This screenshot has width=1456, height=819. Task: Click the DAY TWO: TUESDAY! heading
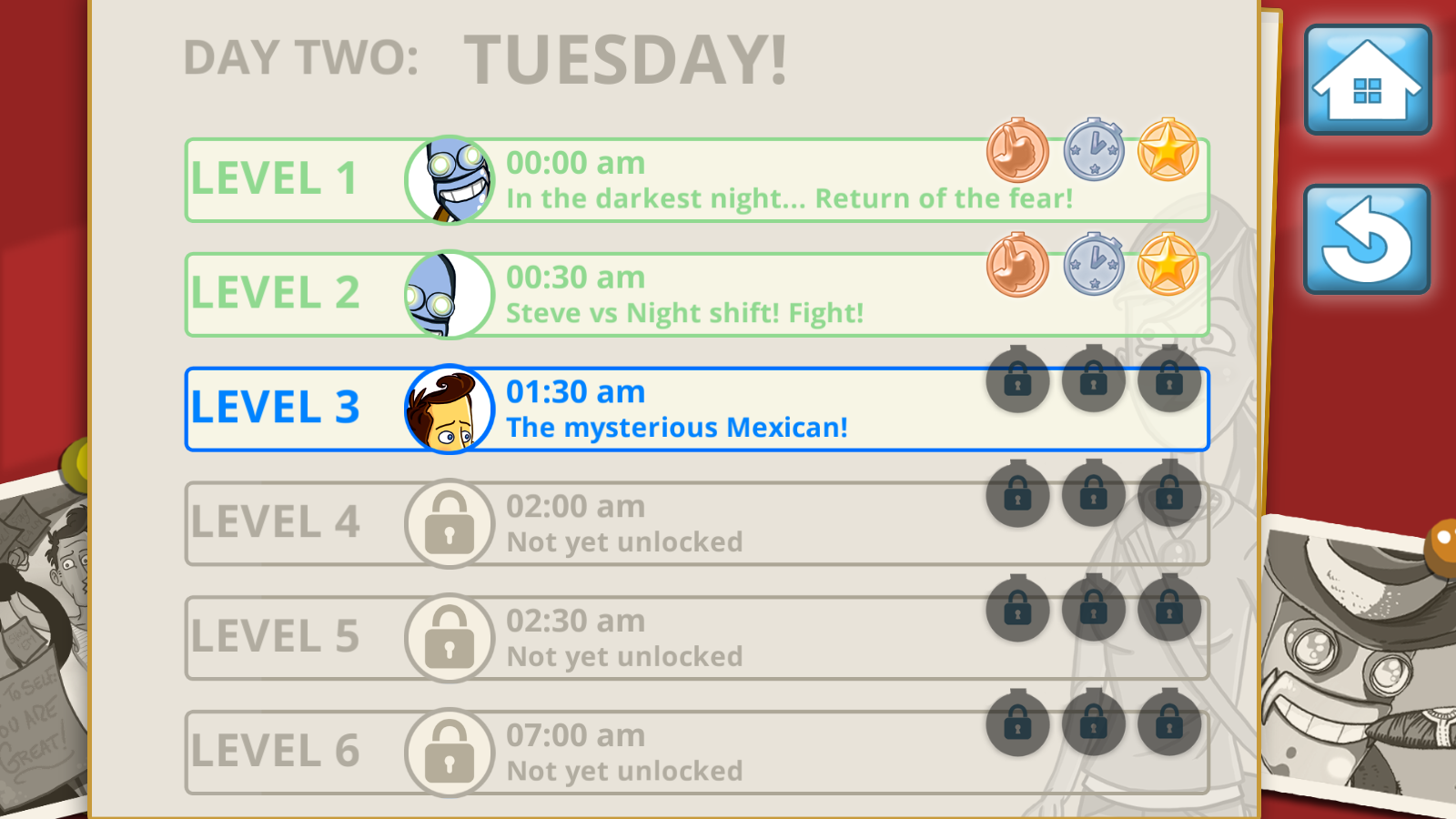[486, 58]
